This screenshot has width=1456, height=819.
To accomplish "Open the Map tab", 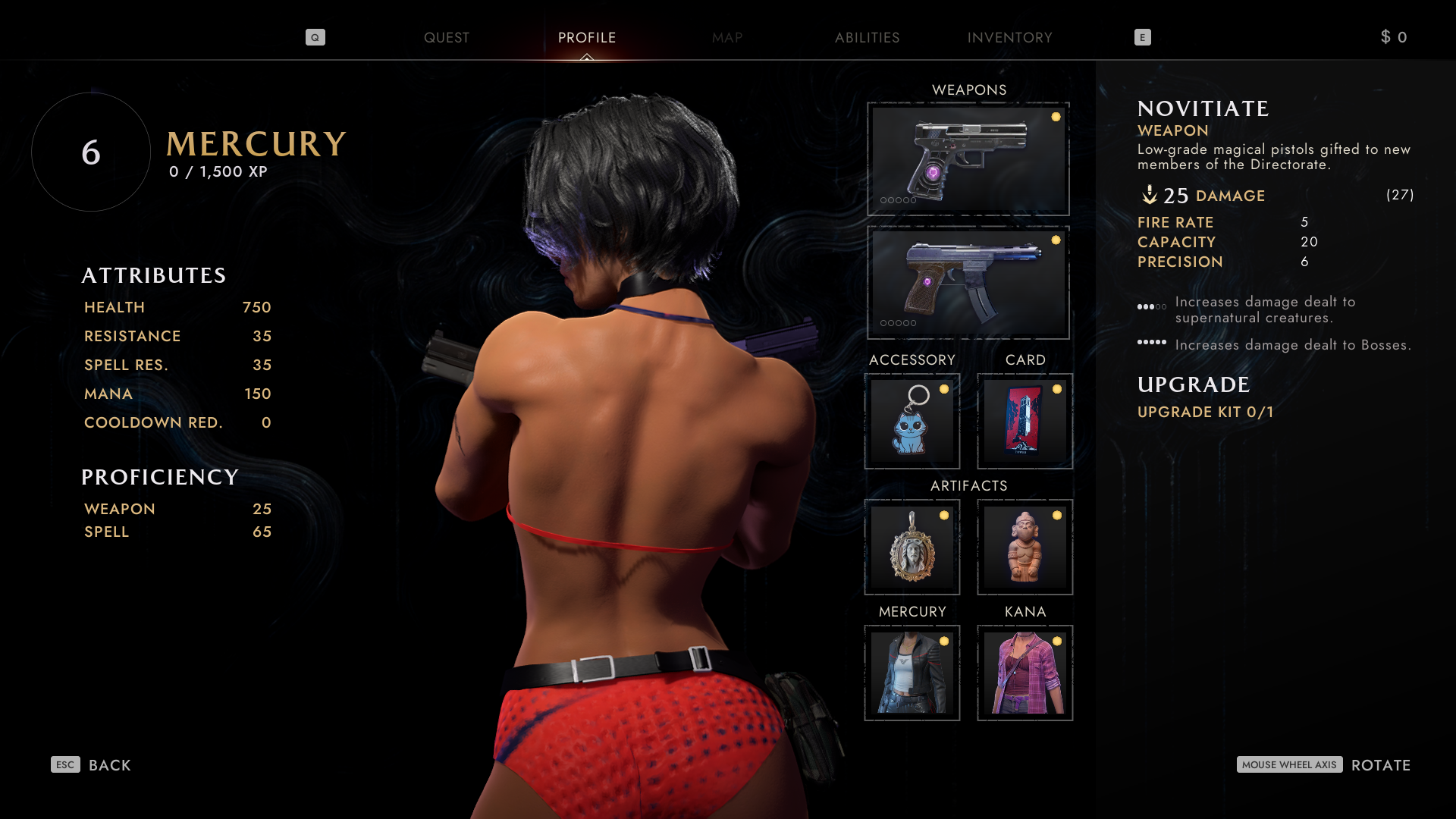I will click(x=726, y=38).
